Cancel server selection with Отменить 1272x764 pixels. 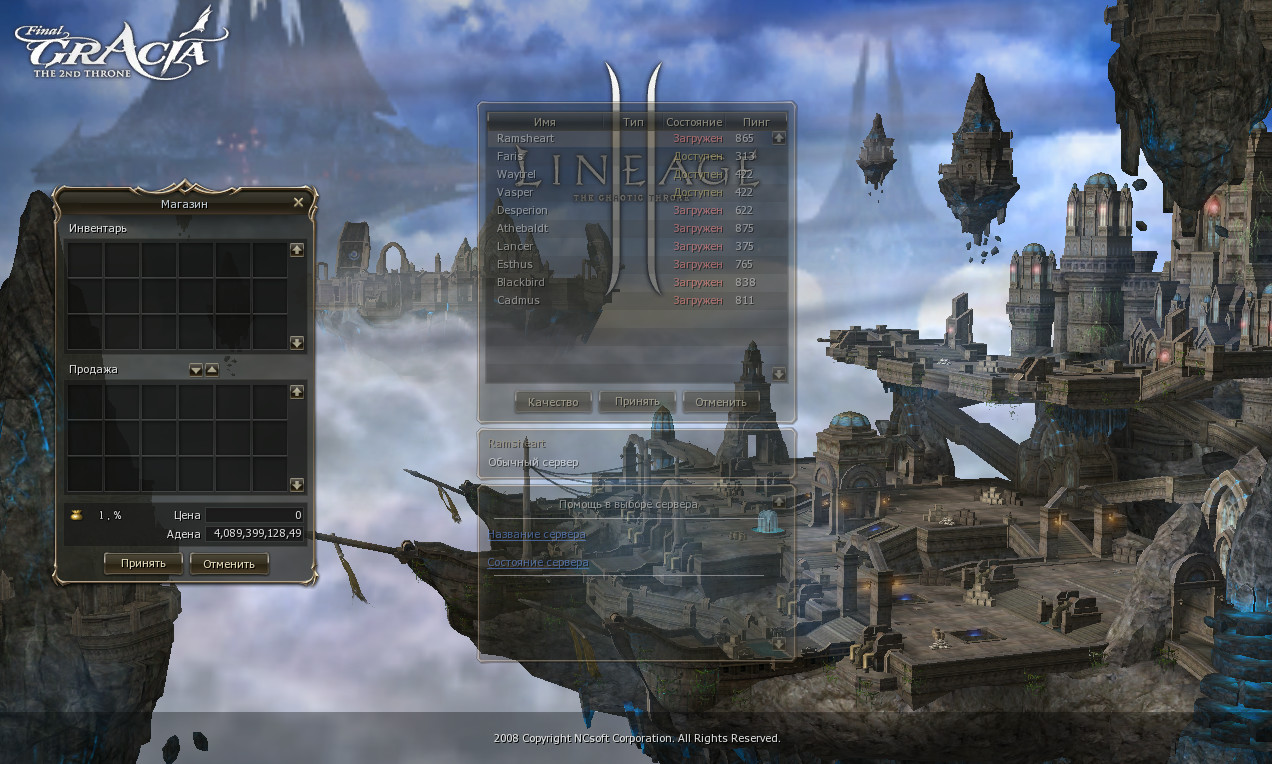(x=721, y=402)
